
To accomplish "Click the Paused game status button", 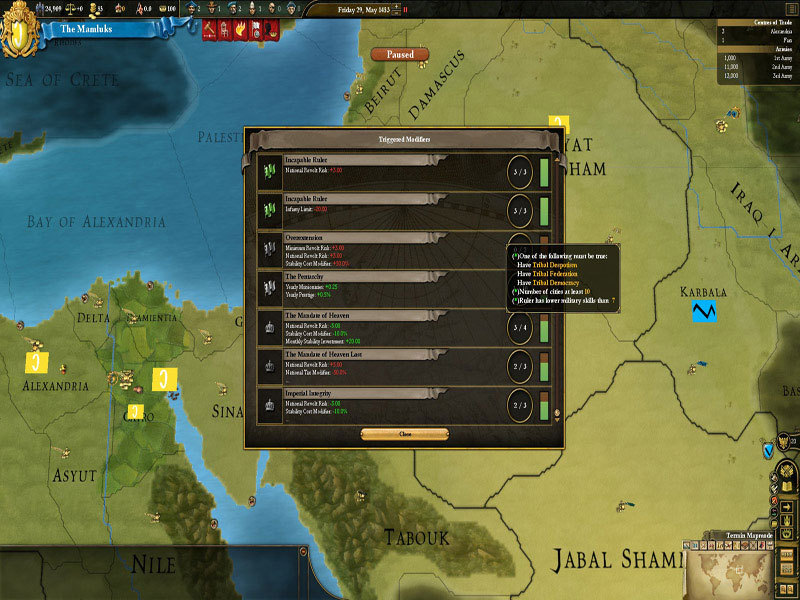I will coord(399,55).
